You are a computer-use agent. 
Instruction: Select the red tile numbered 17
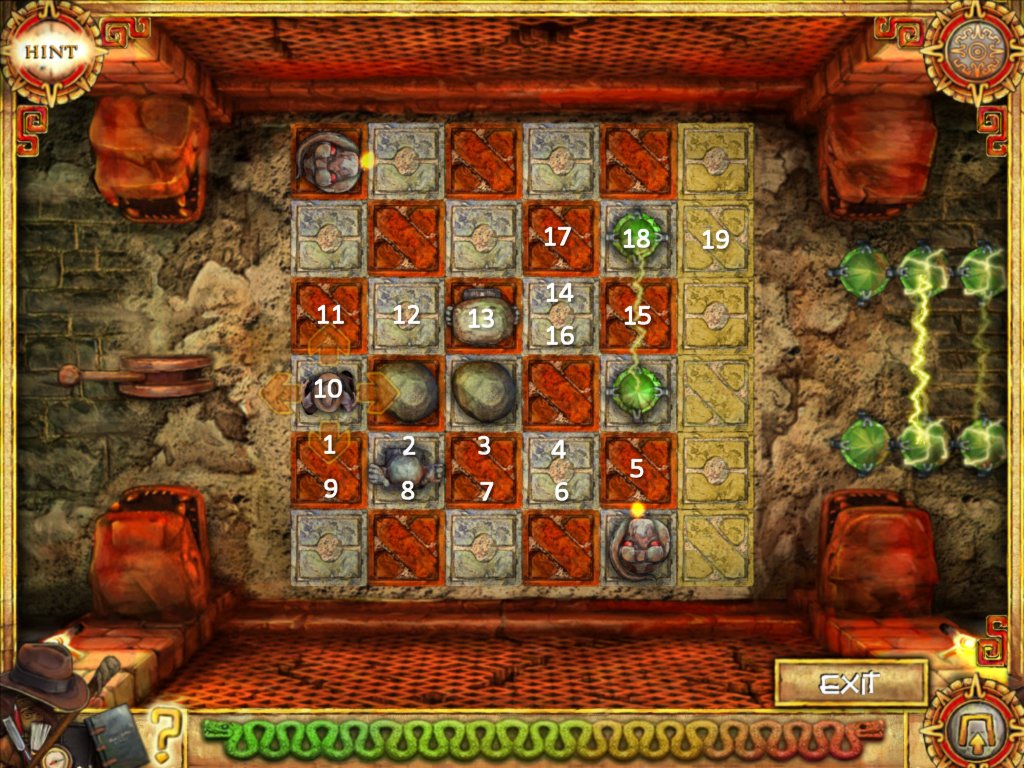pyautogui.click(x=559, y=238)
